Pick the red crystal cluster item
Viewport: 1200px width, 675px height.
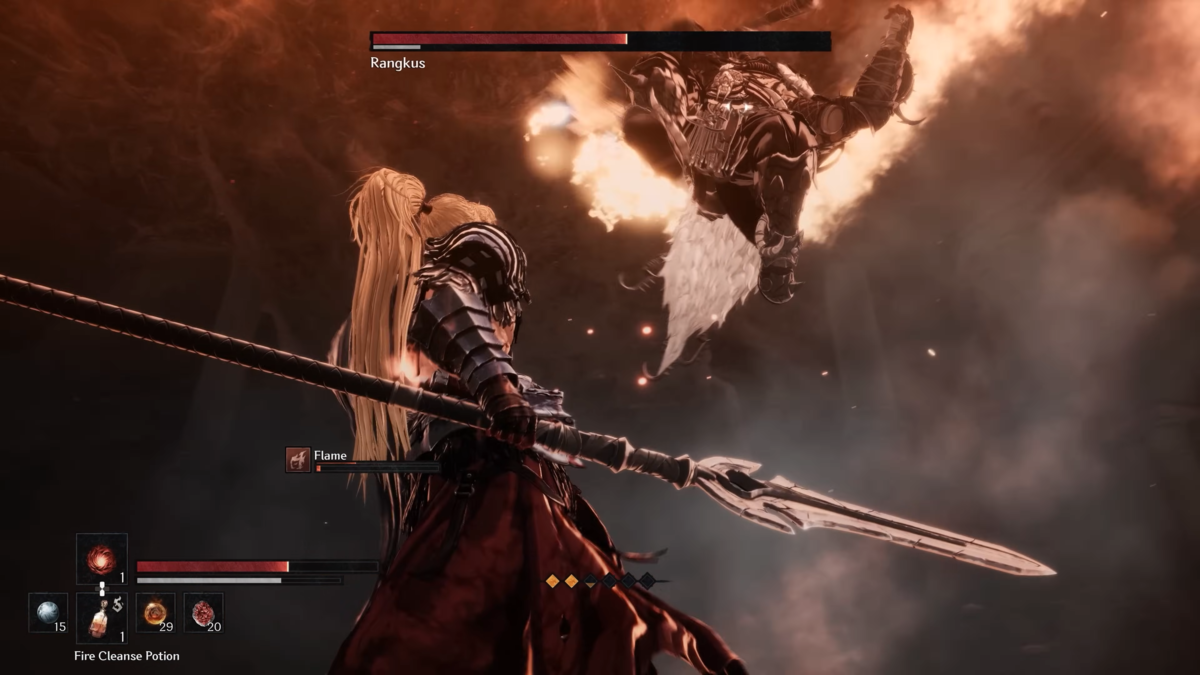pos(204,613)
